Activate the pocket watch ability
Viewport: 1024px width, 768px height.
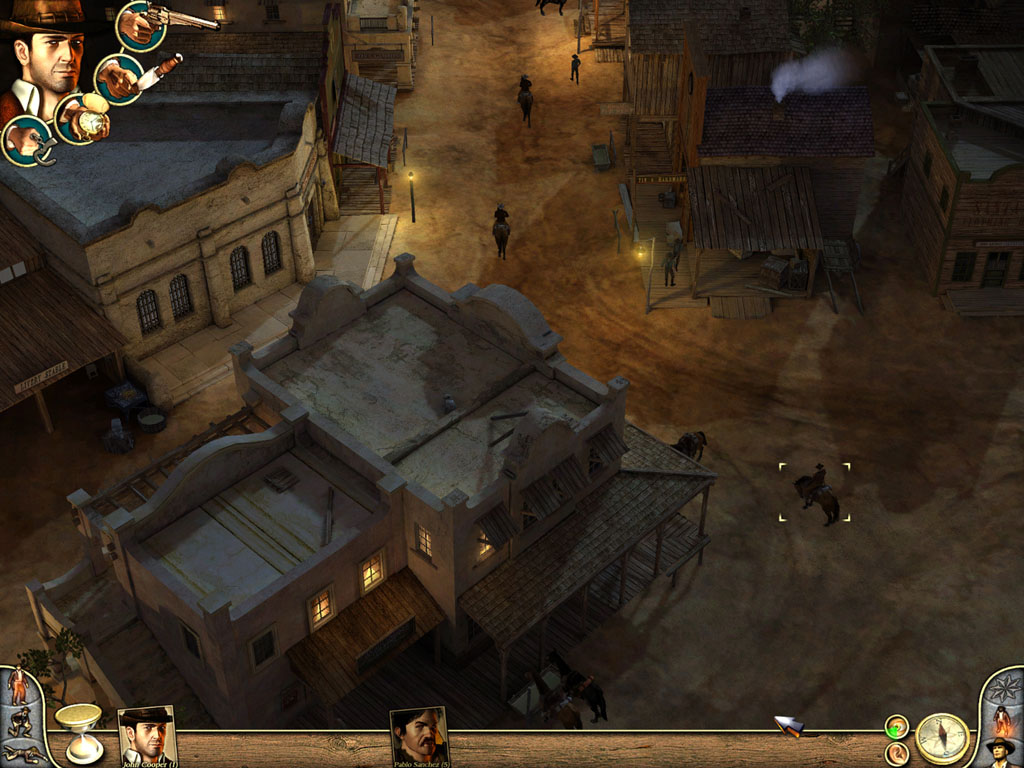click(x=82, y=119)
